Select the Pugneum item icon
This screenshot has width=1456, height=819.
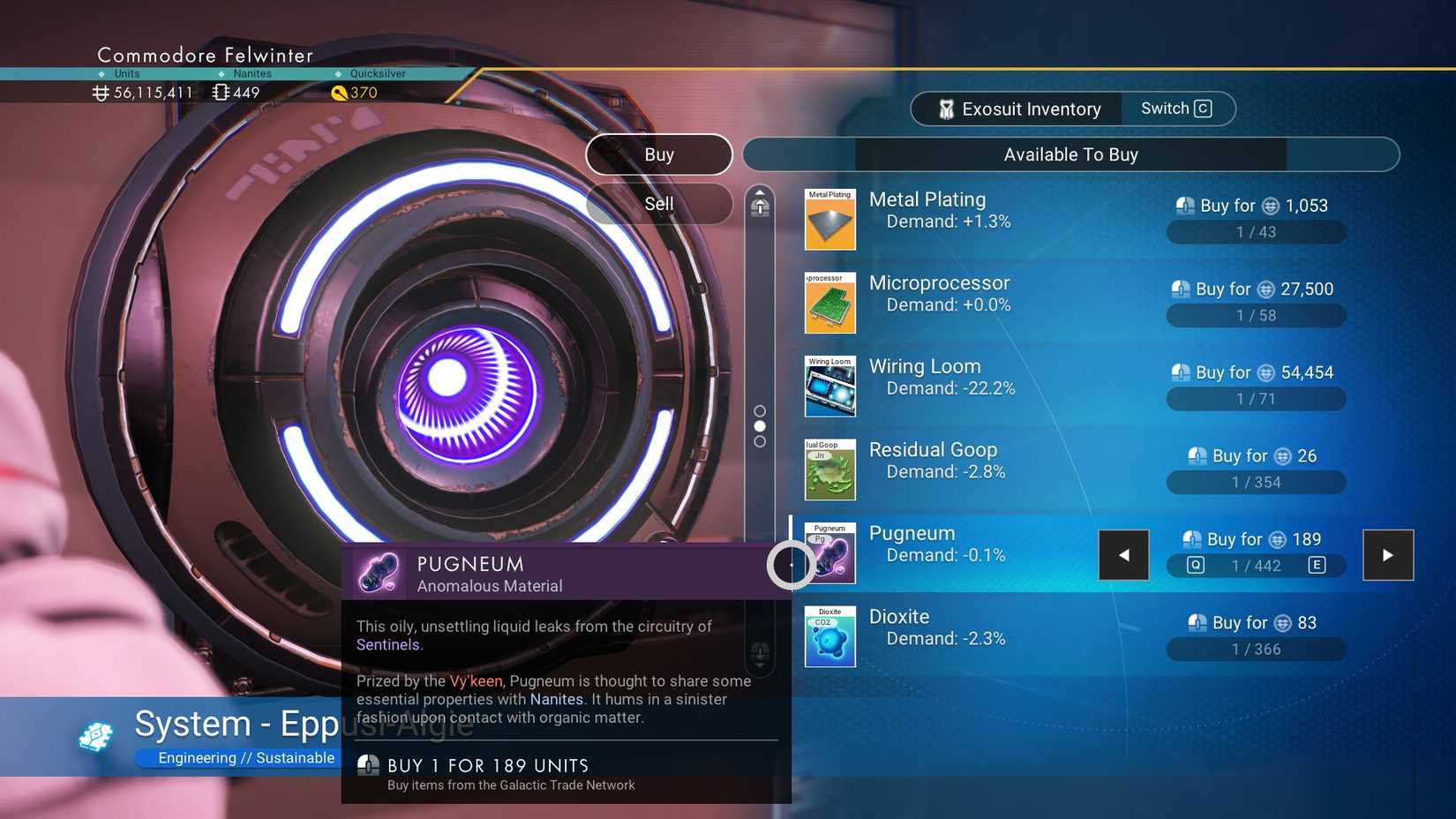click(829, 553)
